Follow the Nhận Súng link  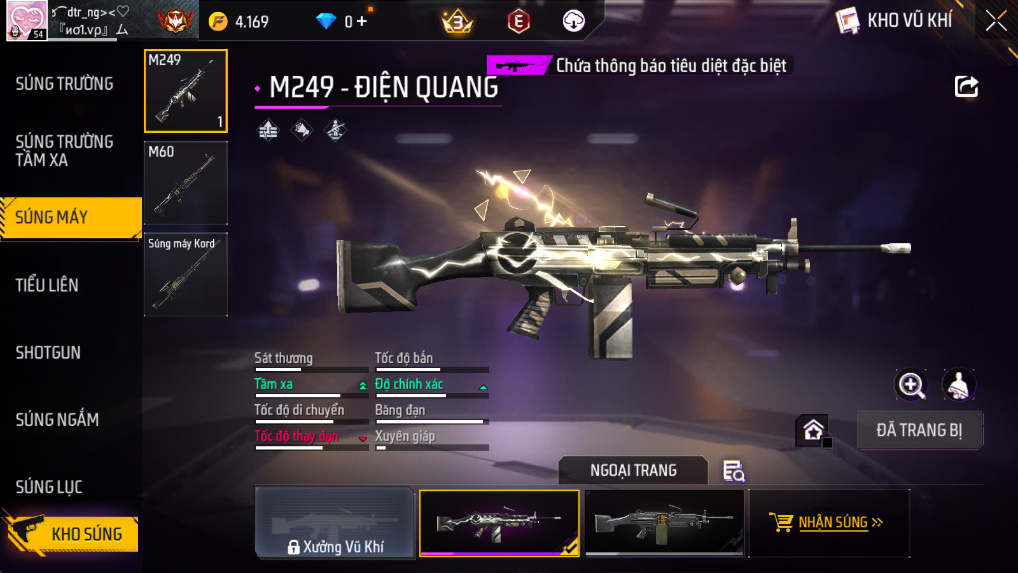tap(828, 522)
